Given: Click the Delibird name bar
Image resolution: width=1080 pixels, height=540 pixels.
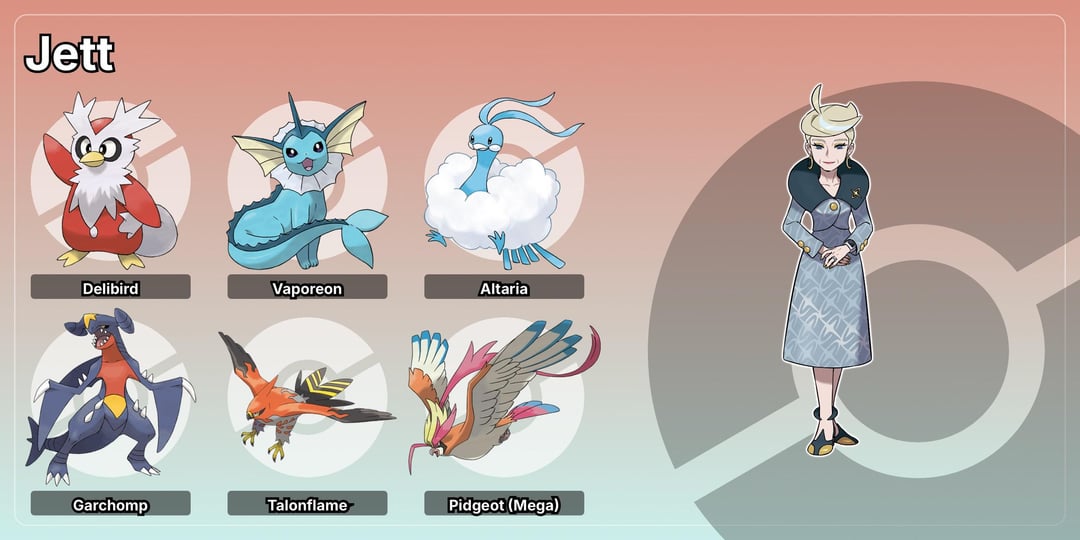Looking at the screenshot, I should [x=110, y=288].
